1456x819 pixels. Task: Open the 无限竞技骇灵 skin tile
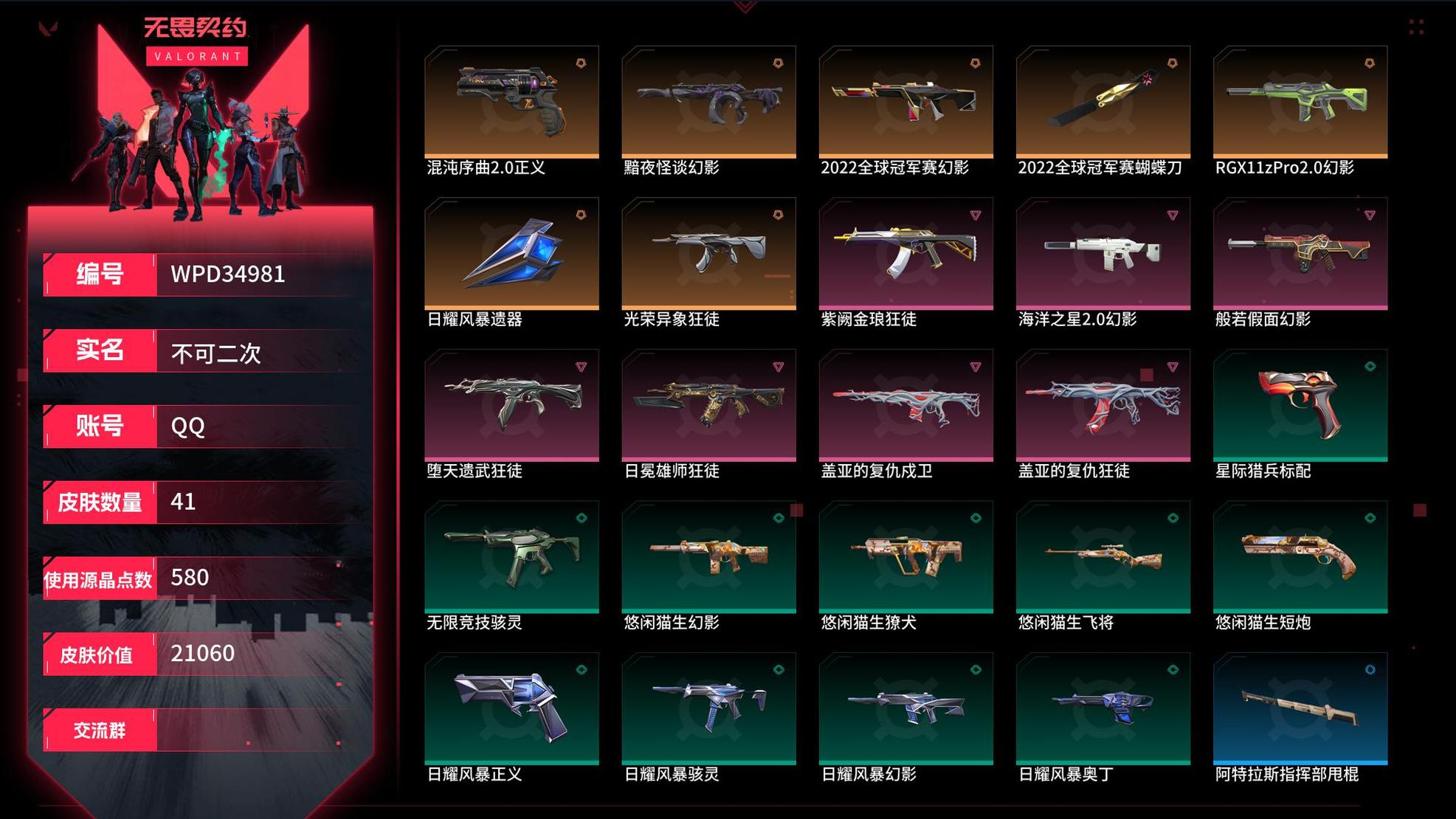pos(511,556)
